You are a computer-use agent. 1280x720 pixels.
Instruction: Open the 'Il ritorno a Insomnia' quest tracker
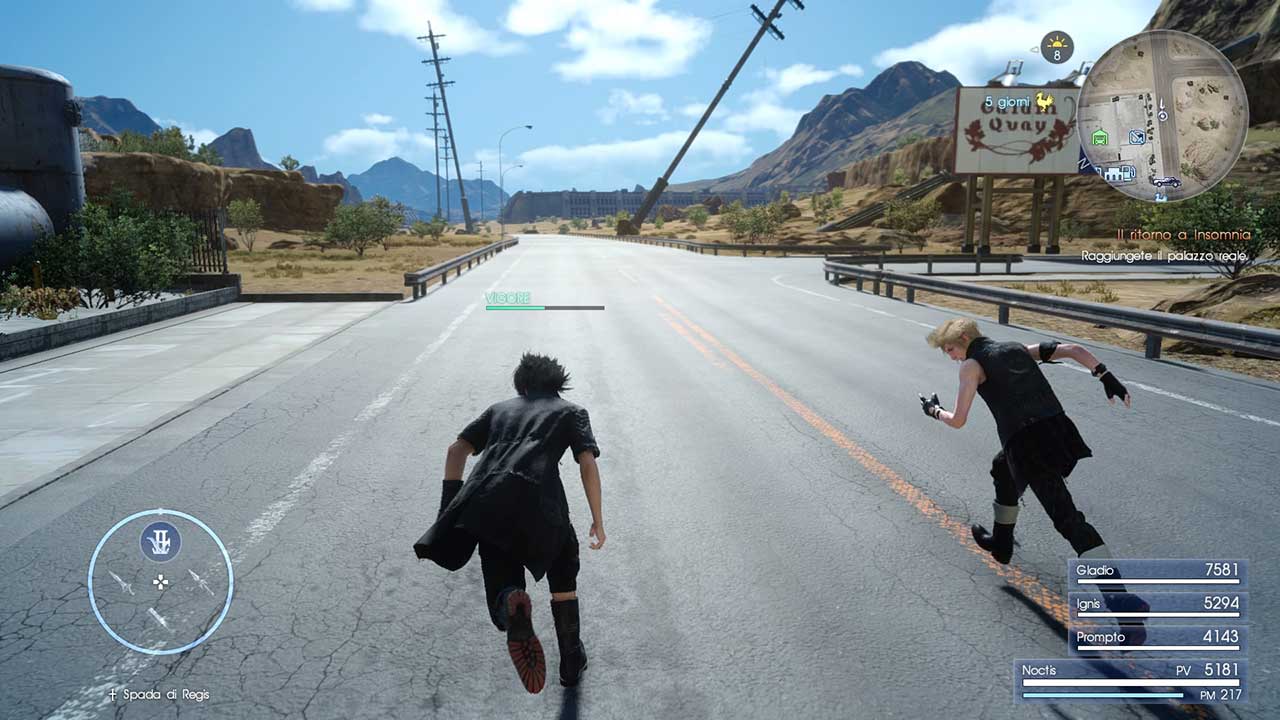coord(1187,235)
